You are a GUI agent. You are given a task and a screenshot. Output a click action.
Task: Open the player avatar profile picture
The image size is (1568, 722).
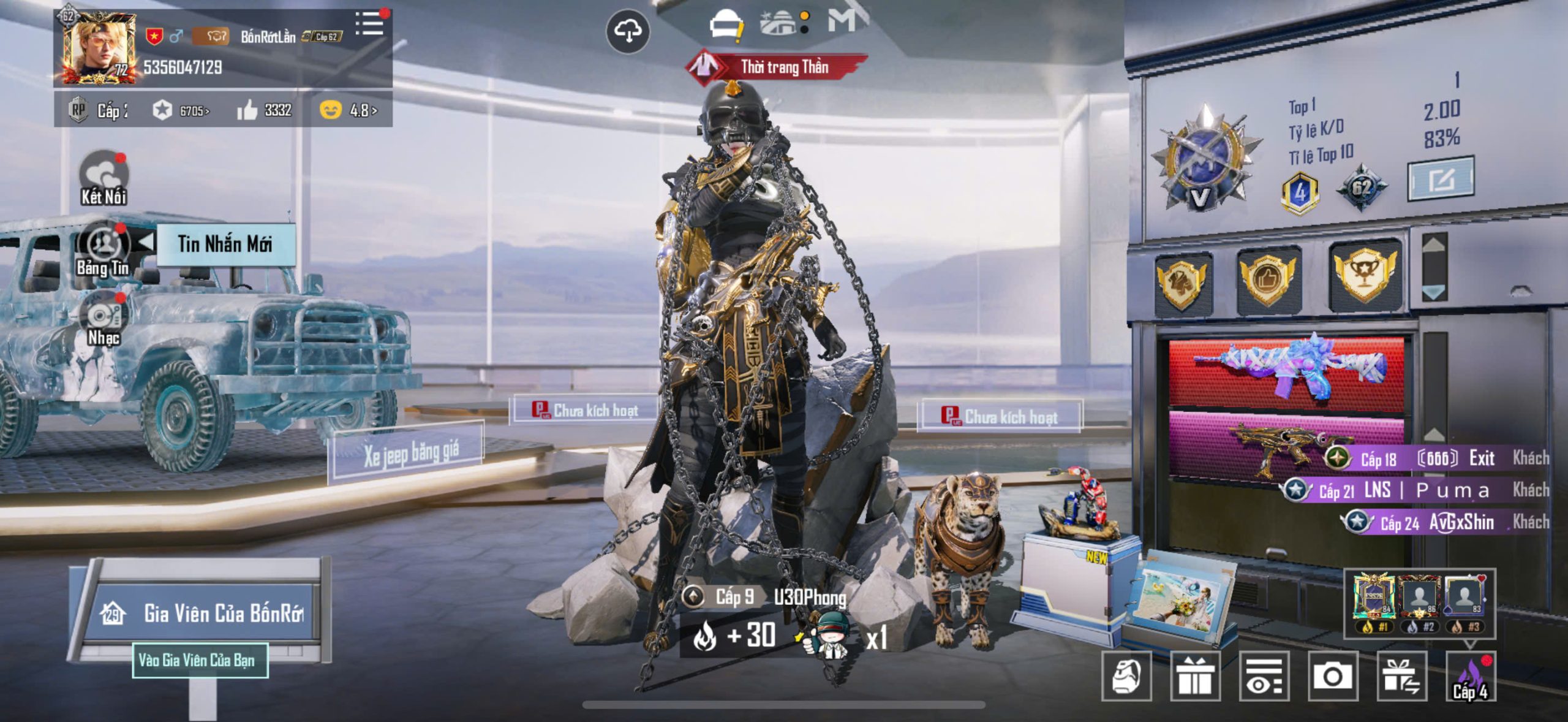click(98, 48)
